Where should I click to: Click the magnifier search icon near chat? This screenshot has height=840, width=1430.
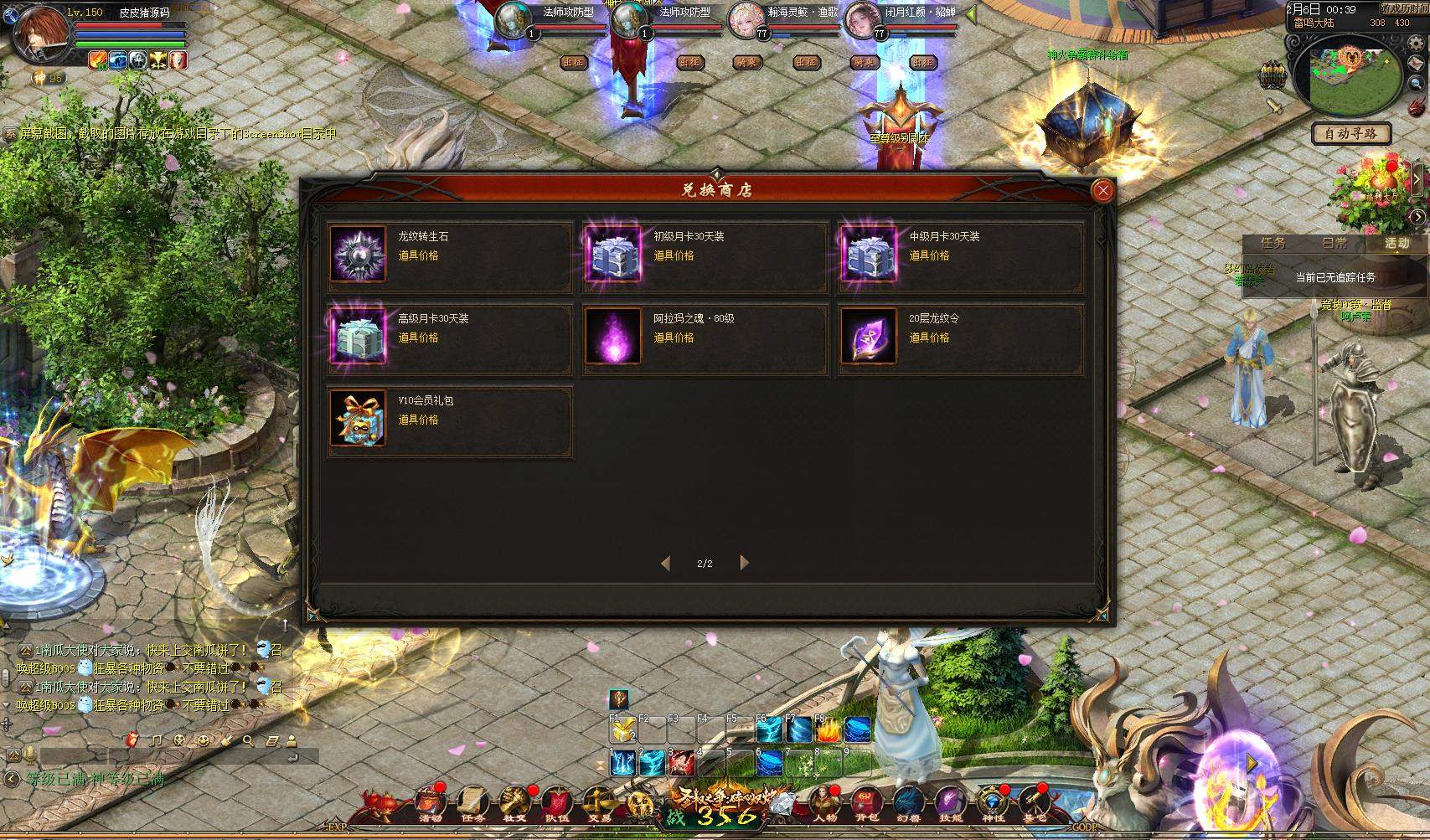(248, 742)
